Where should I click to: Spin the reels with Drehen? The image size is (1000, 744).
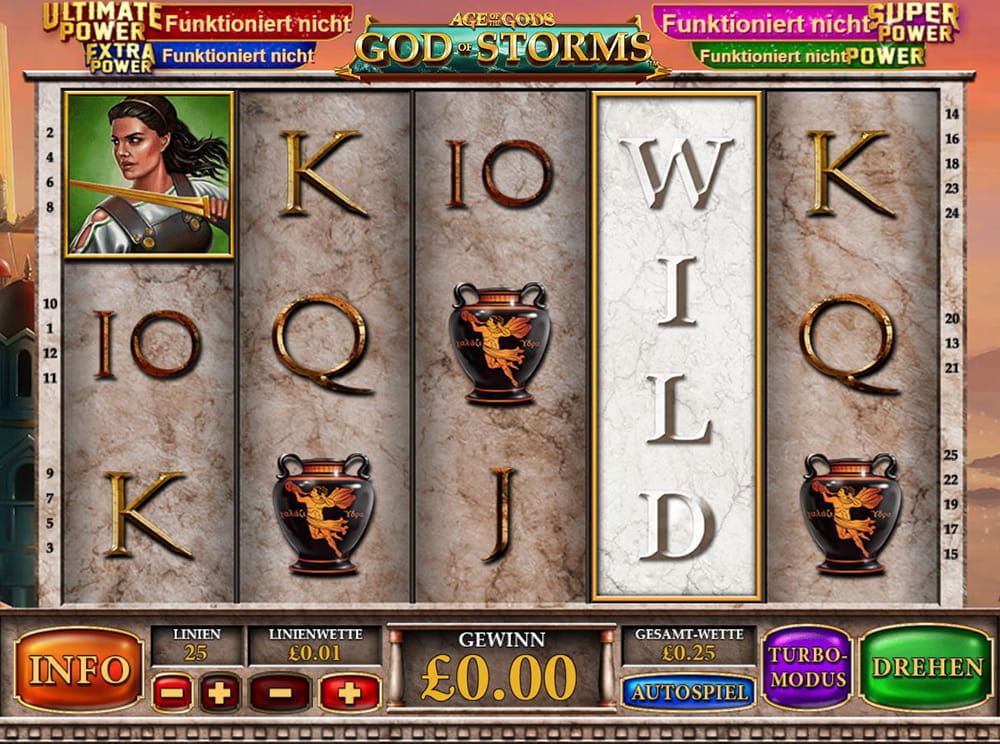pyautogui.click(x=926, y=667)
